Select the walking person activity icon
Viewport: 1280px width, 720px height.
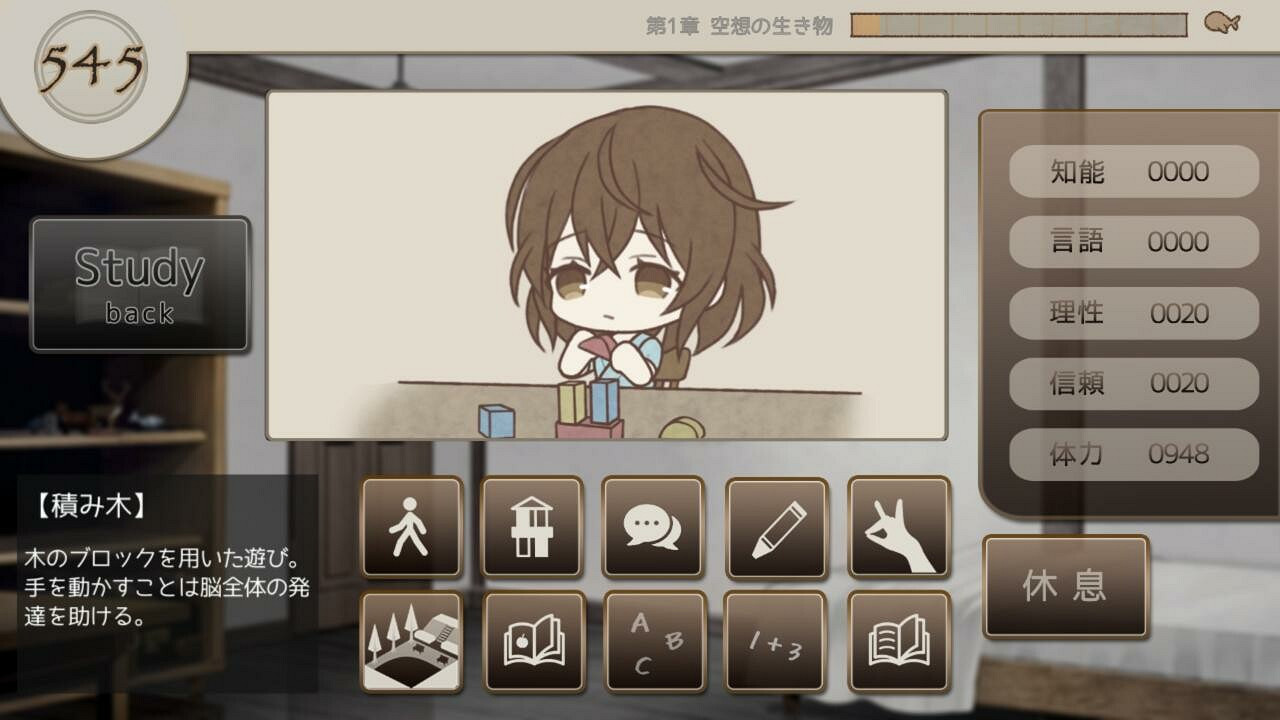point(410,528)
